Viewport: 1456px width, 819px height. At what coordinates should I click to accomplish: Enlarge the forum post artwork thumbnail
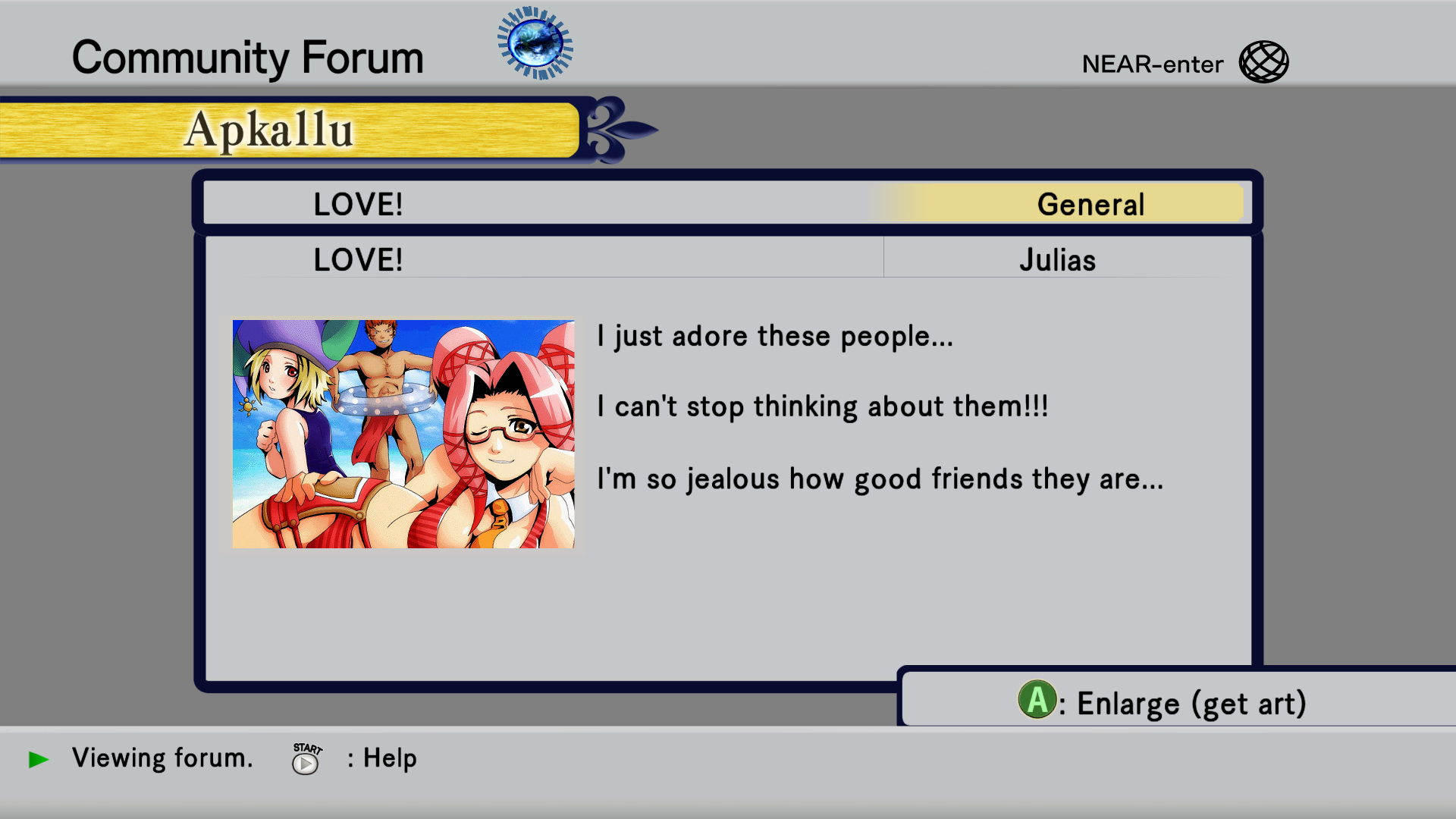pyautogui.click(x=403, y=434)
